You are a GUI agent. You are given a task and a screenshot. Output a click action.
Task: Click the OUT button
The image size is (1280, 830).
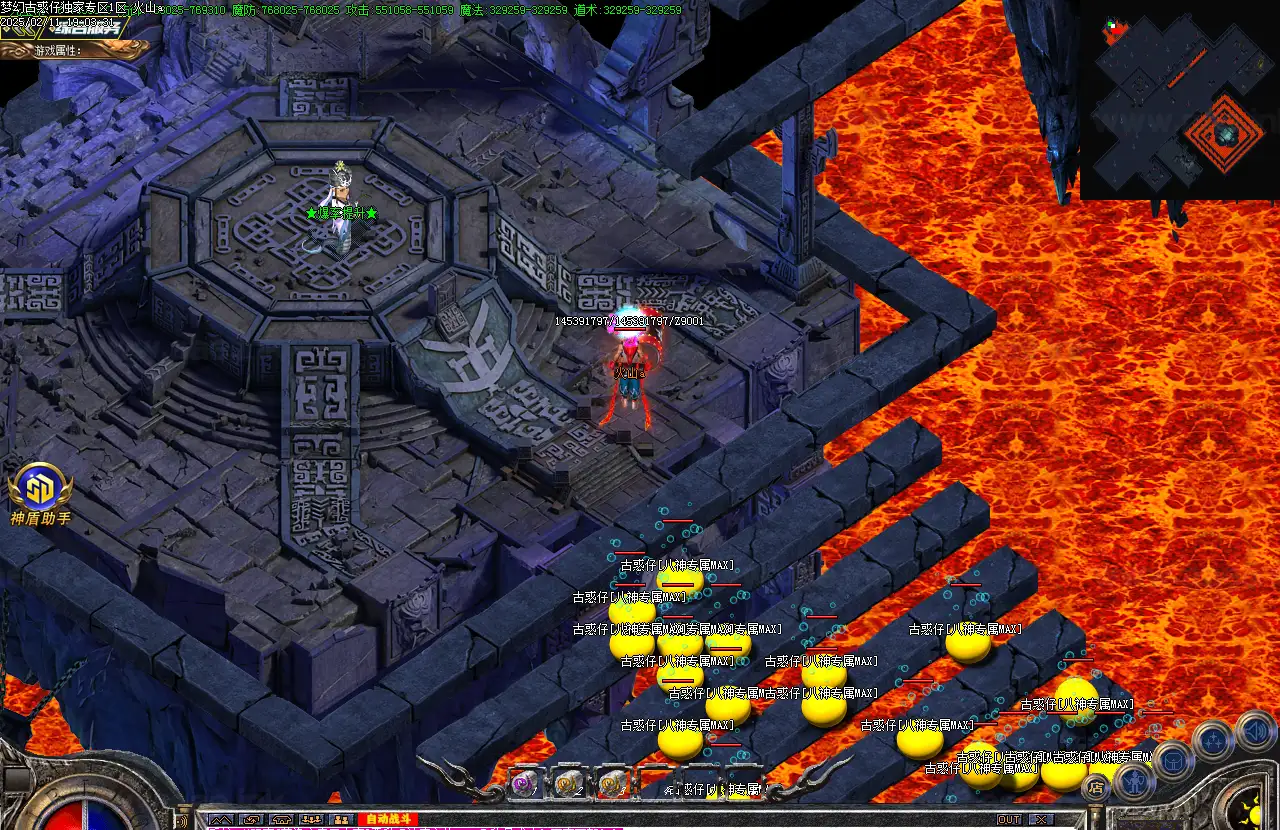[x=1009, y=820]
